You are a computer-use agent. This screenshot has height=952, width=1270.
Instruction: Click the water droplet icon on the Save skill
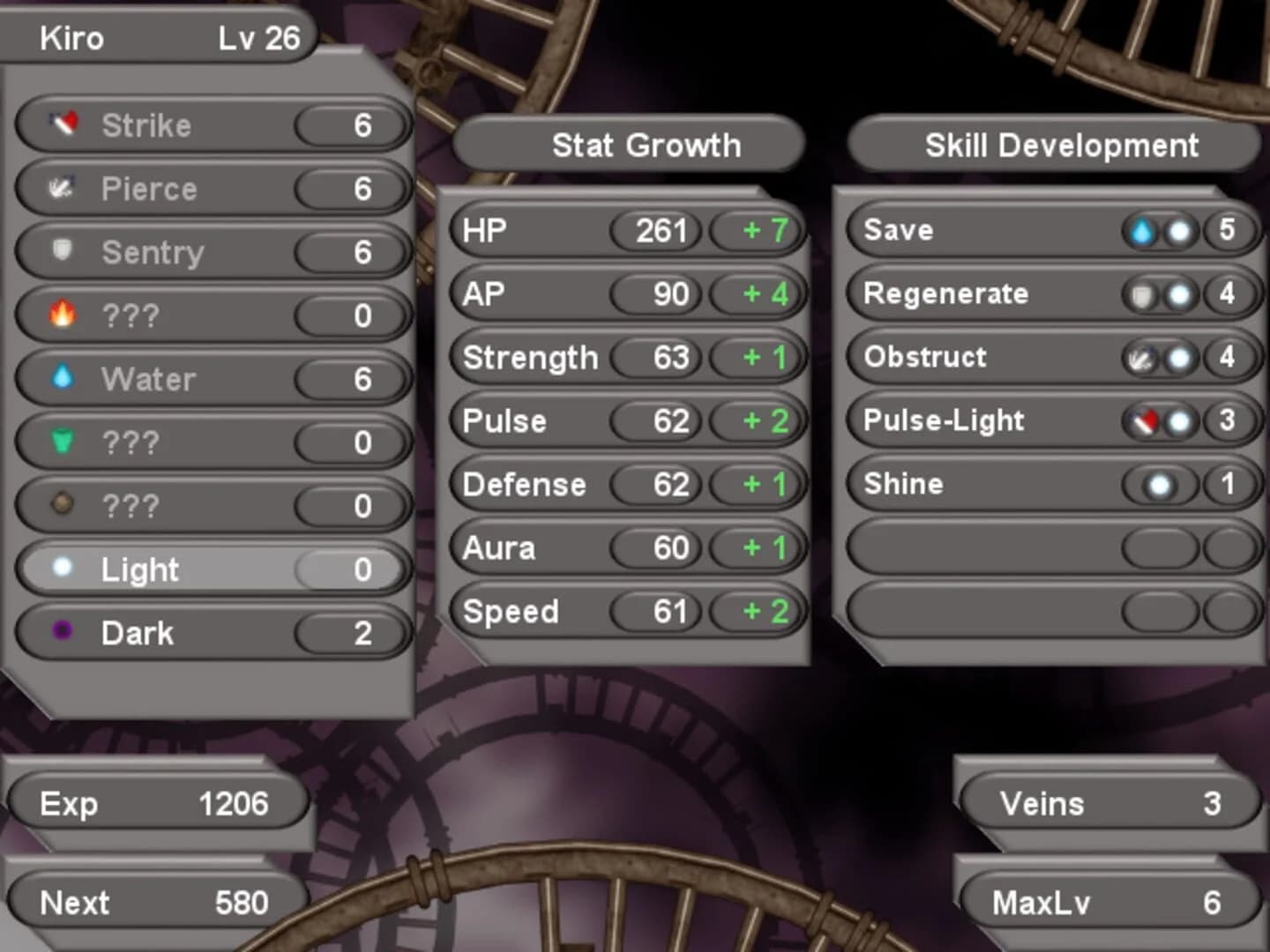(1143, 230)
